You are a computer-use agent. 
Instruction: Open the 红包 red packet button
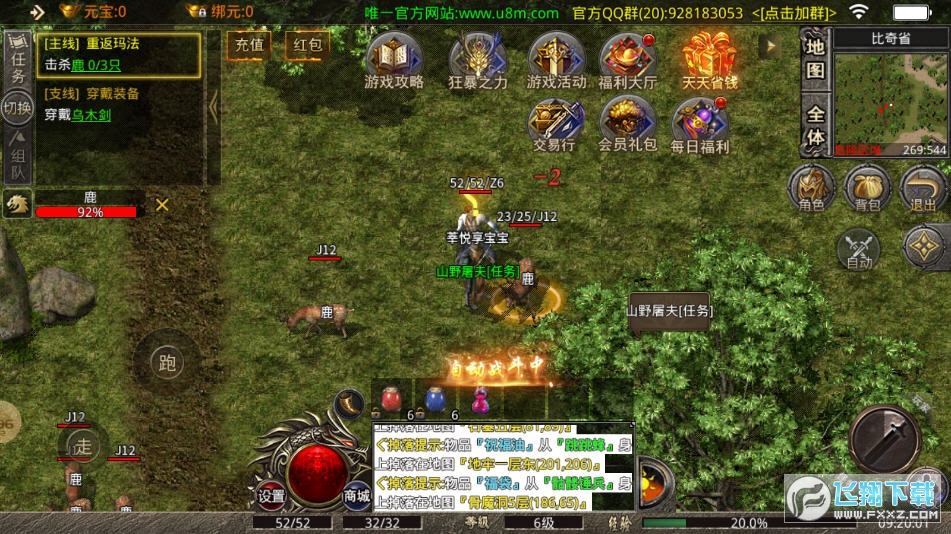click(x=306, y=45)
